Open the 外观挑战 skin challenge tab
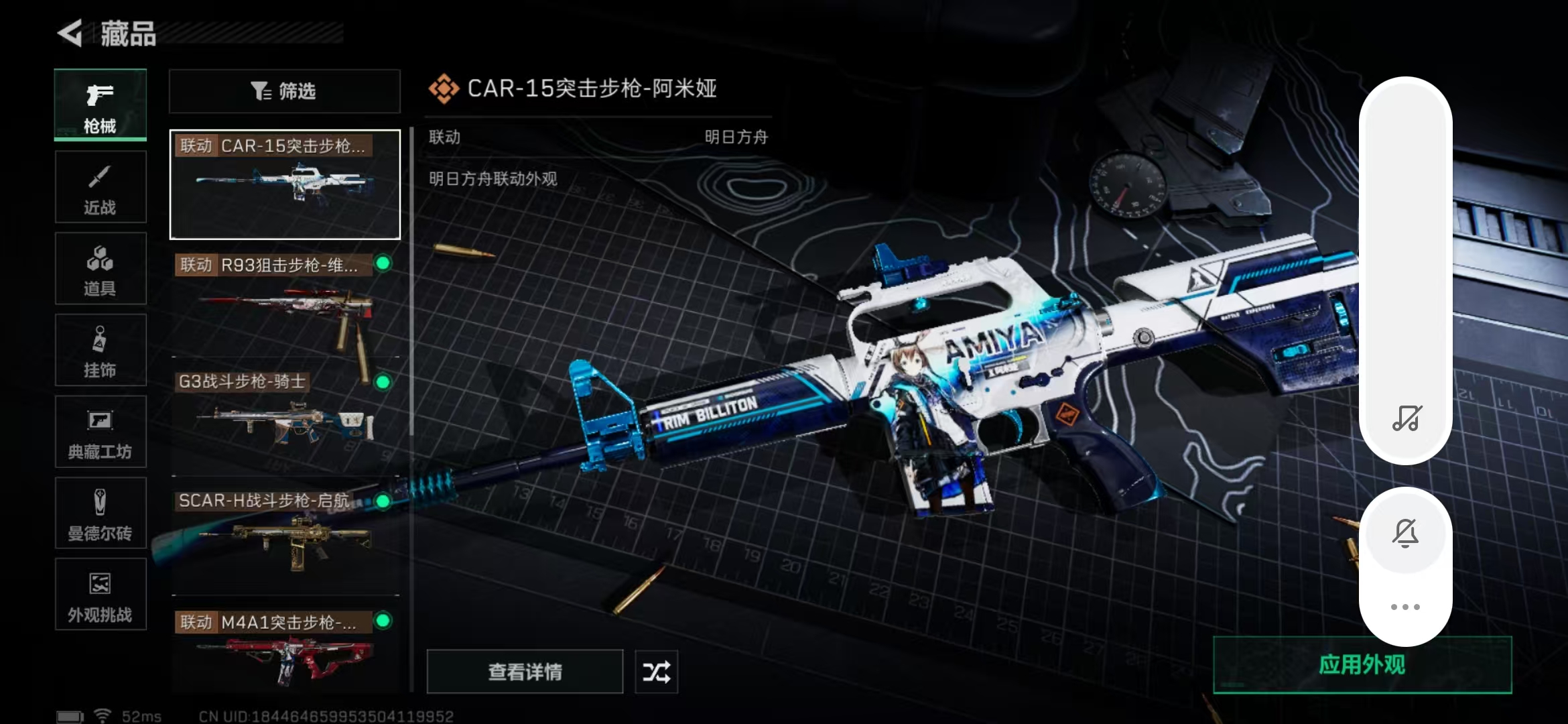This screenshot has height=724, width=1568. coord(100,595)
